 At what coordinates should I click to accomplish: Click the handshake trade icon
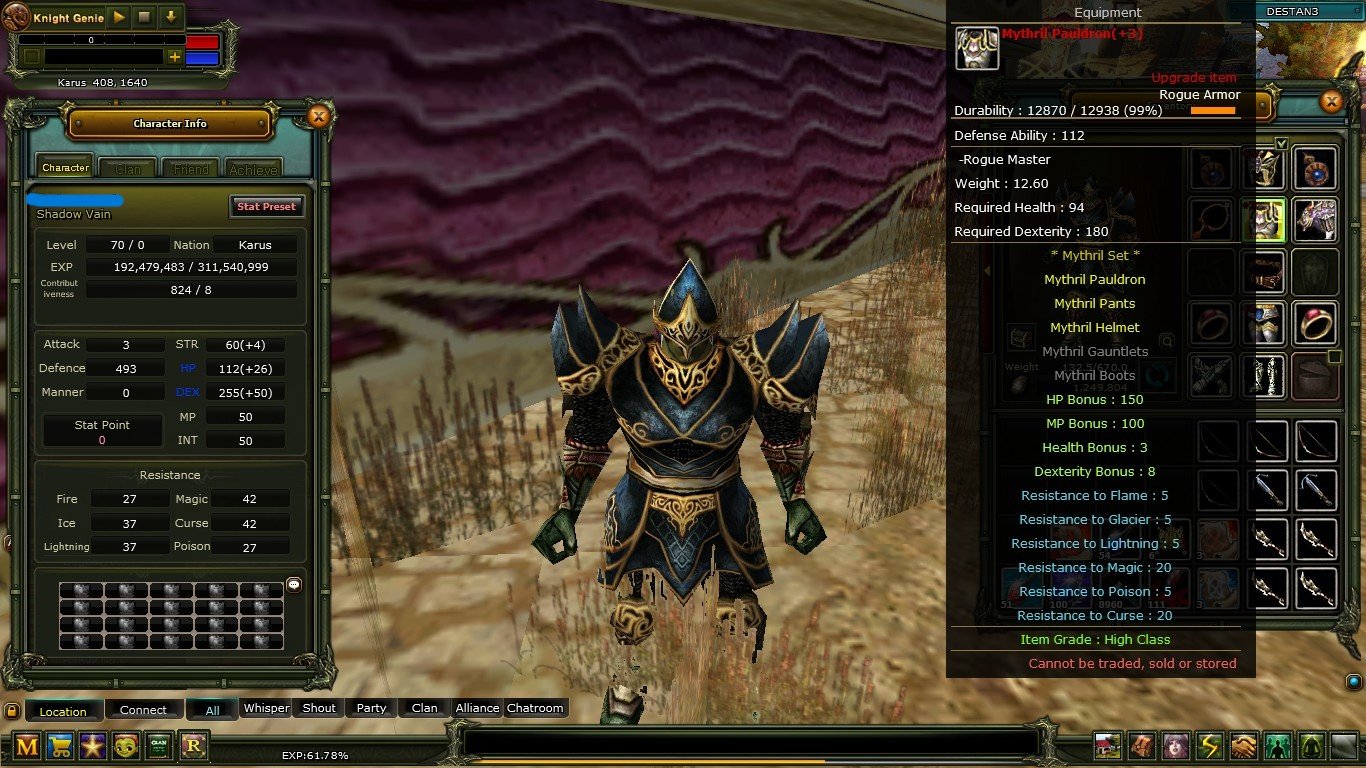click(x=1243, y=746)
